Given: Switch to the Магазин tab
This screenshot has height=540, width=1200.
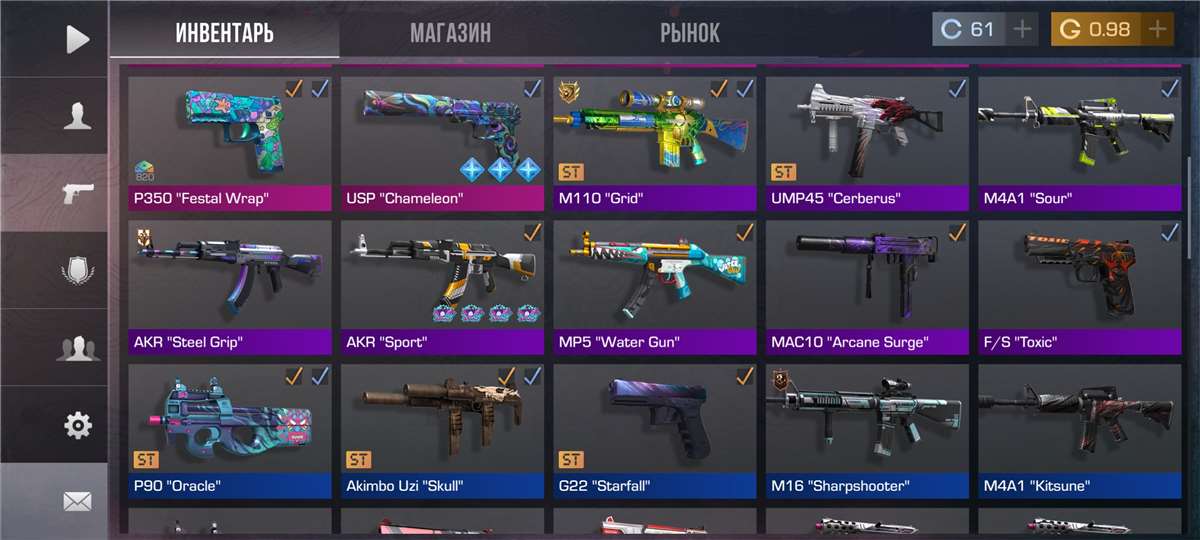Looking at the screenshot, I should pyautogui.click(x=450, y=33).
